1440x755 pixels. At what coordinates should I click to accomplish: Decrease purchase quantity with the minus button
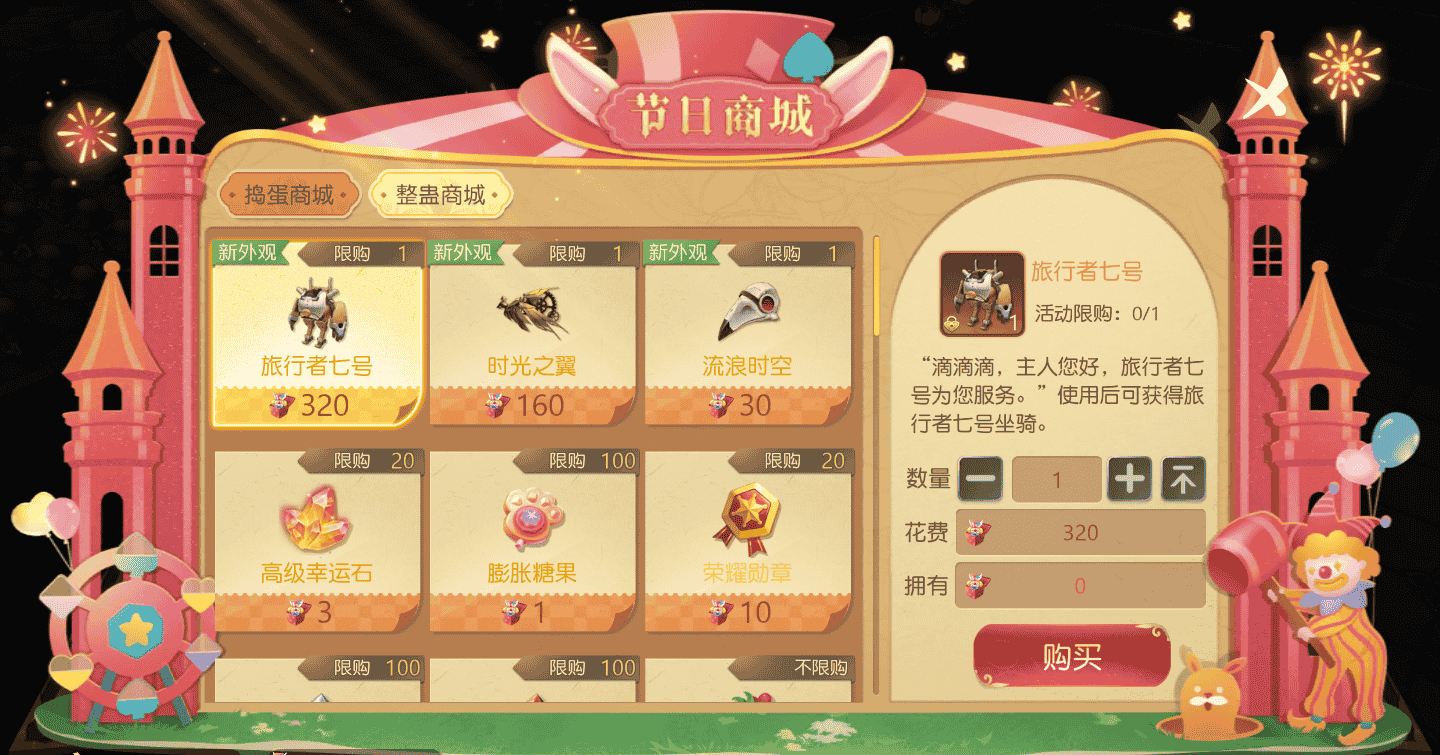981,479
